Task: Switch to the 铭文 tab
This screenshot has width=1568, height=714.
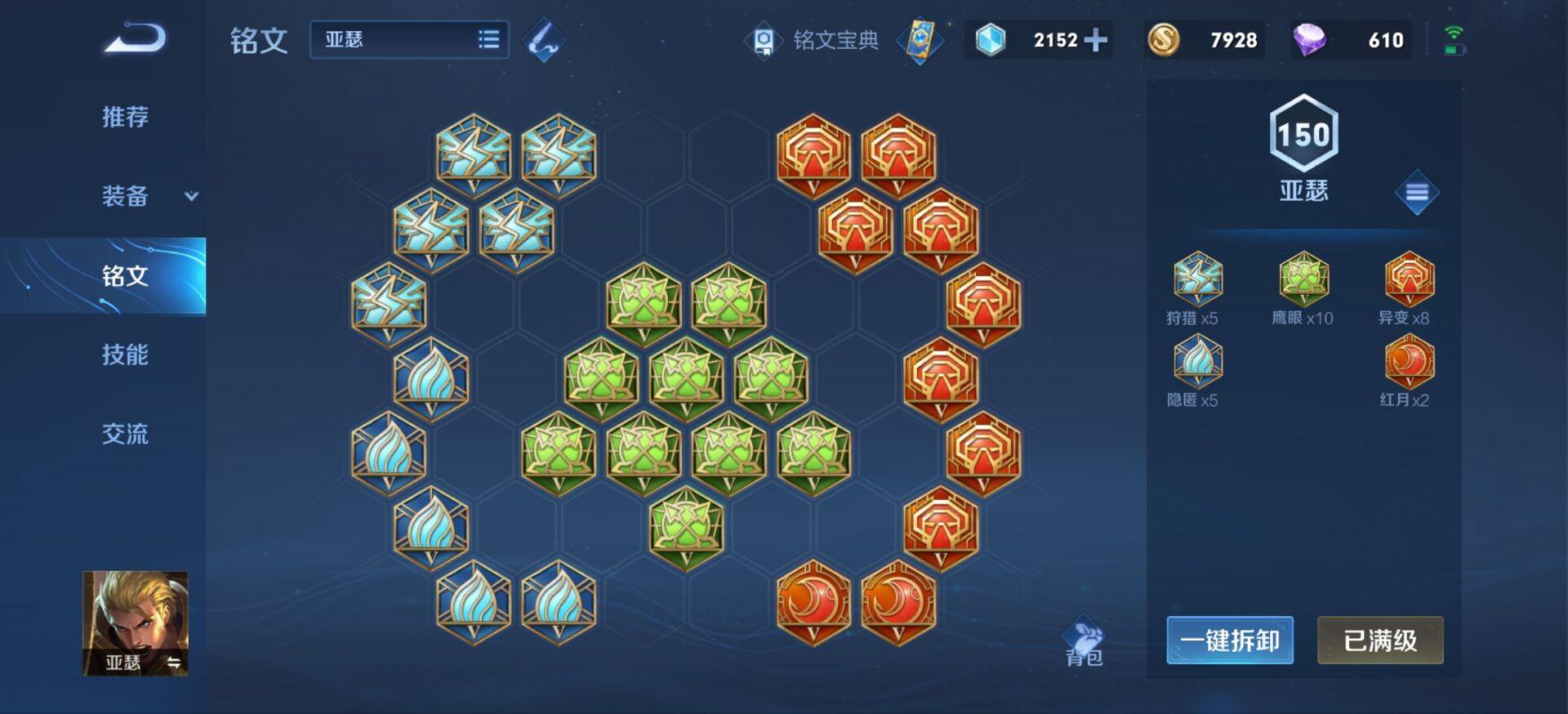Action: tap(125, 275)
